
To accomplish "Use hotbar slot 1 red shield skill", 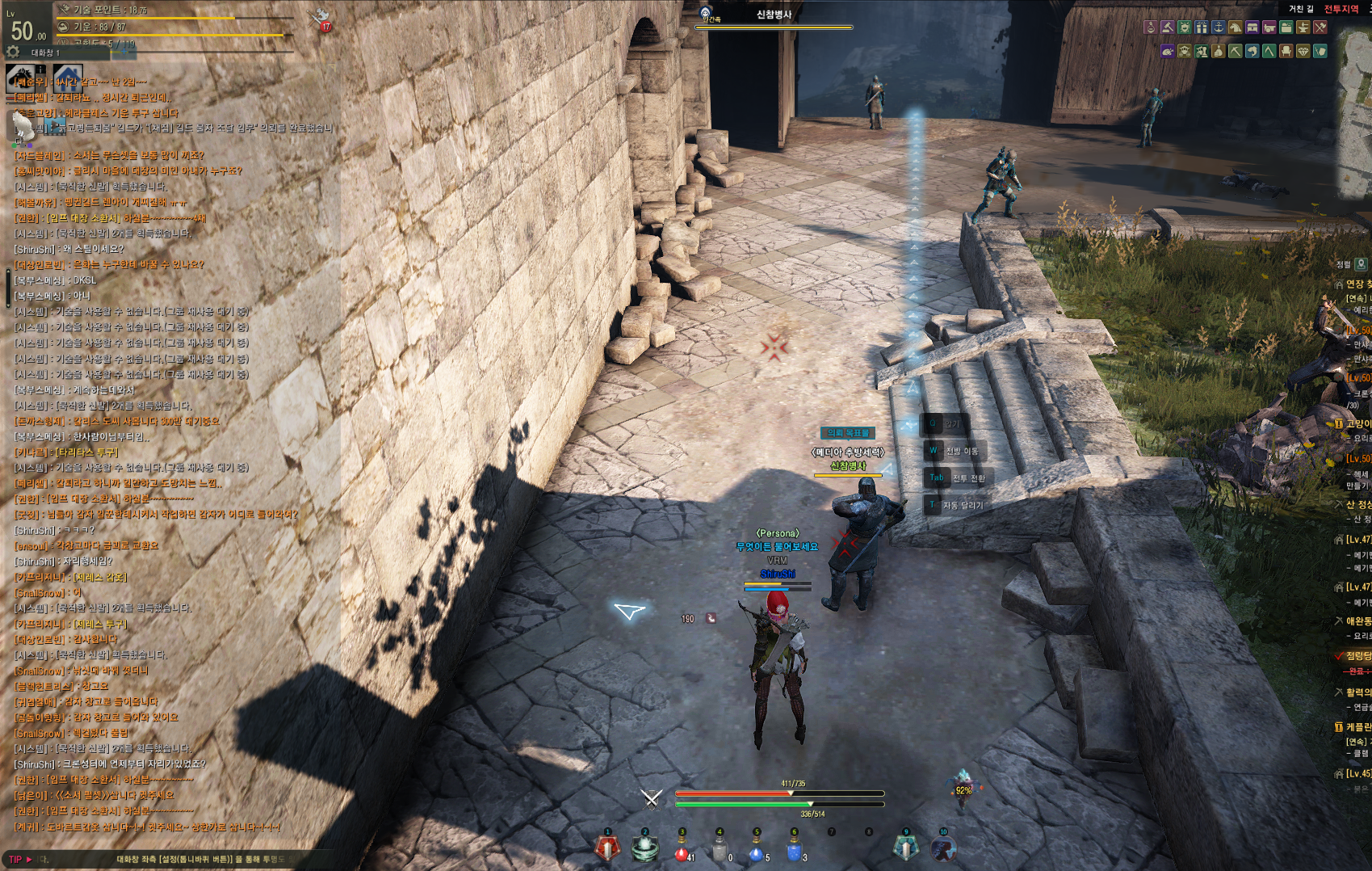I will (x=607, y=848).
